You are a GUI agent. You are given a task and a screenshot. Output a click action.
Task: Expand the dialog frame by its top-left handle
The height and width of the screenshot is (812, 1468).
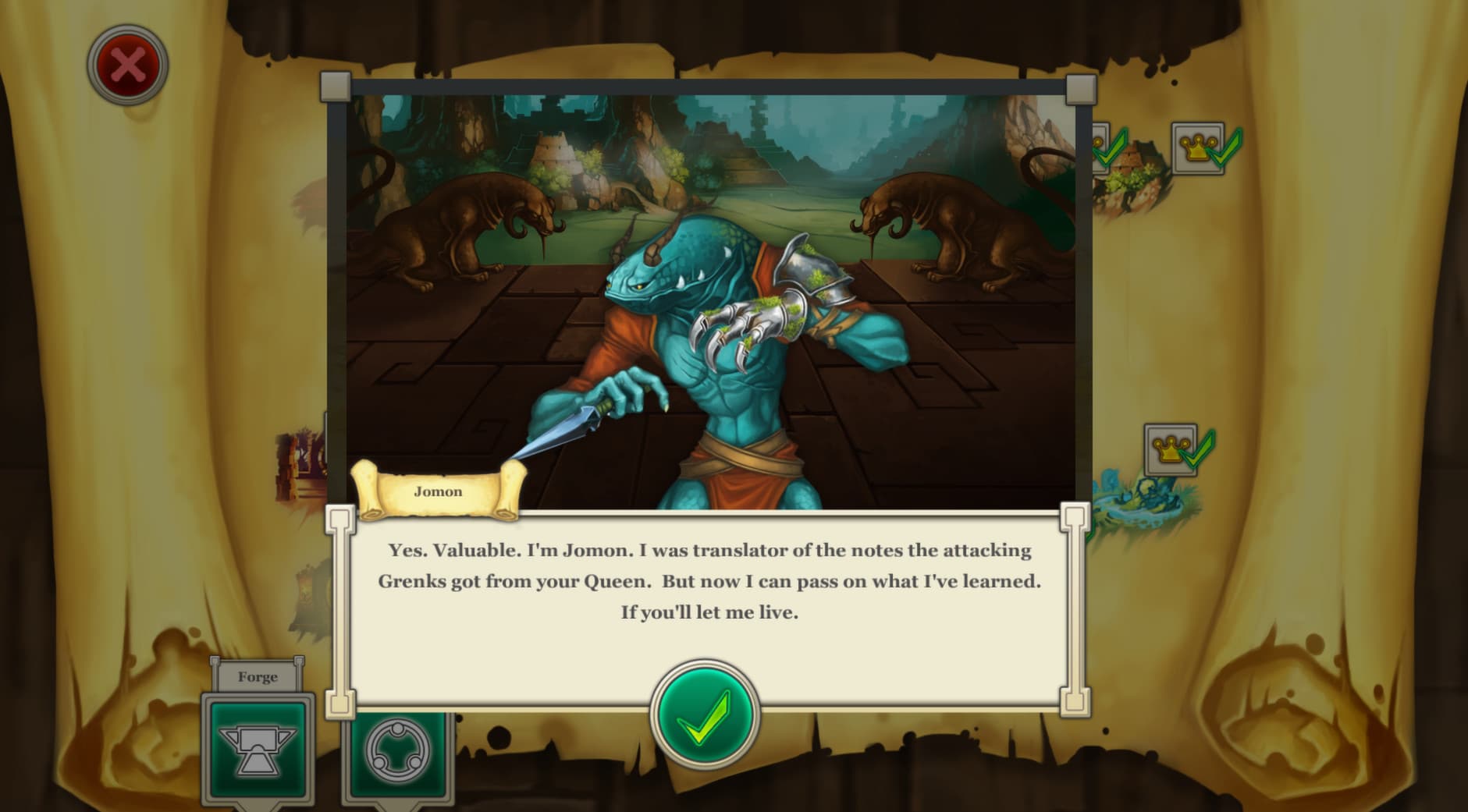click(337, 84)
